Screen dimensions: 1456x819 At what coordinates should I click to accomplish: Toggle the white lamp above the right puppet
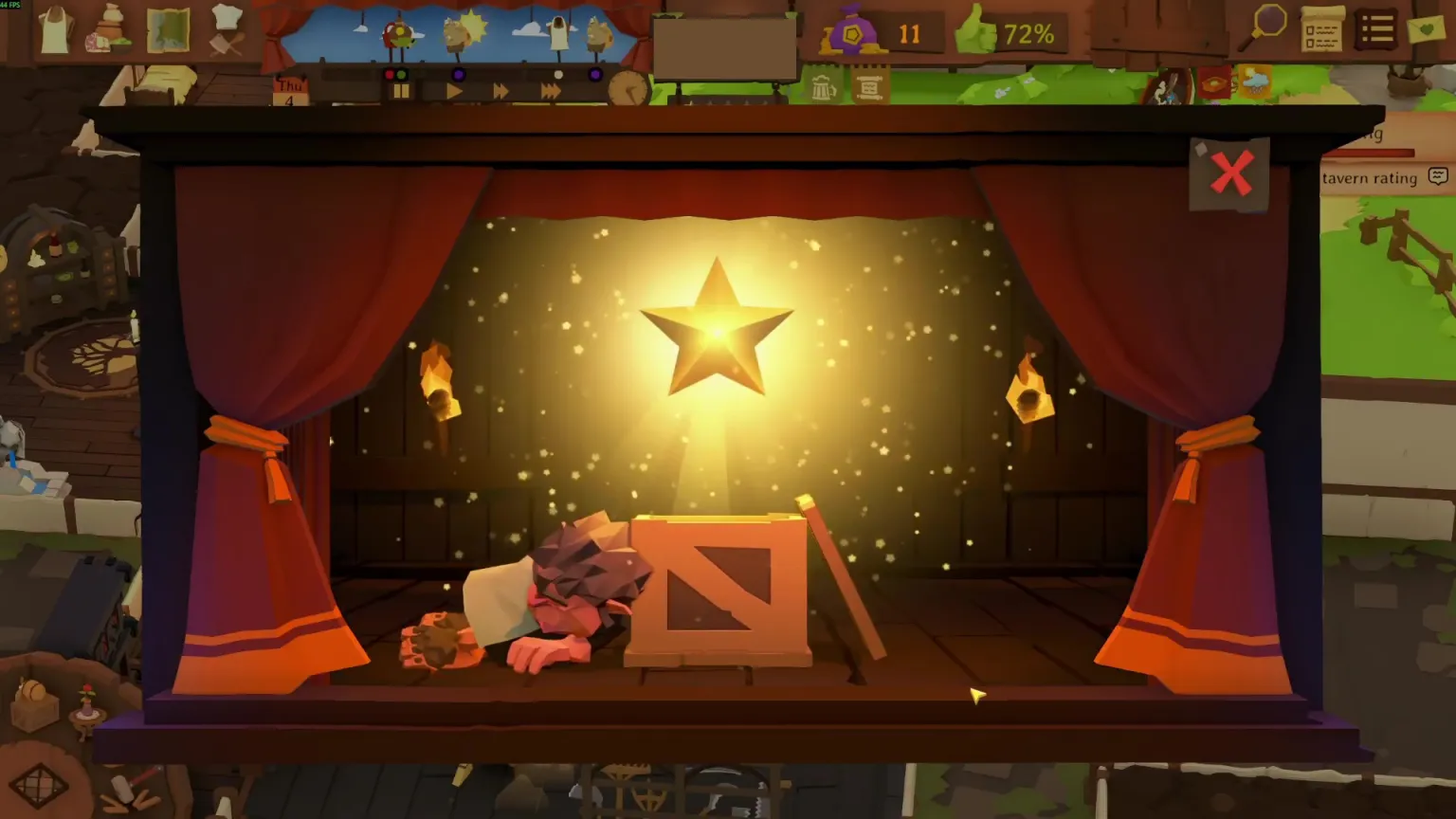pyautogui.click(x=559, y=76)
